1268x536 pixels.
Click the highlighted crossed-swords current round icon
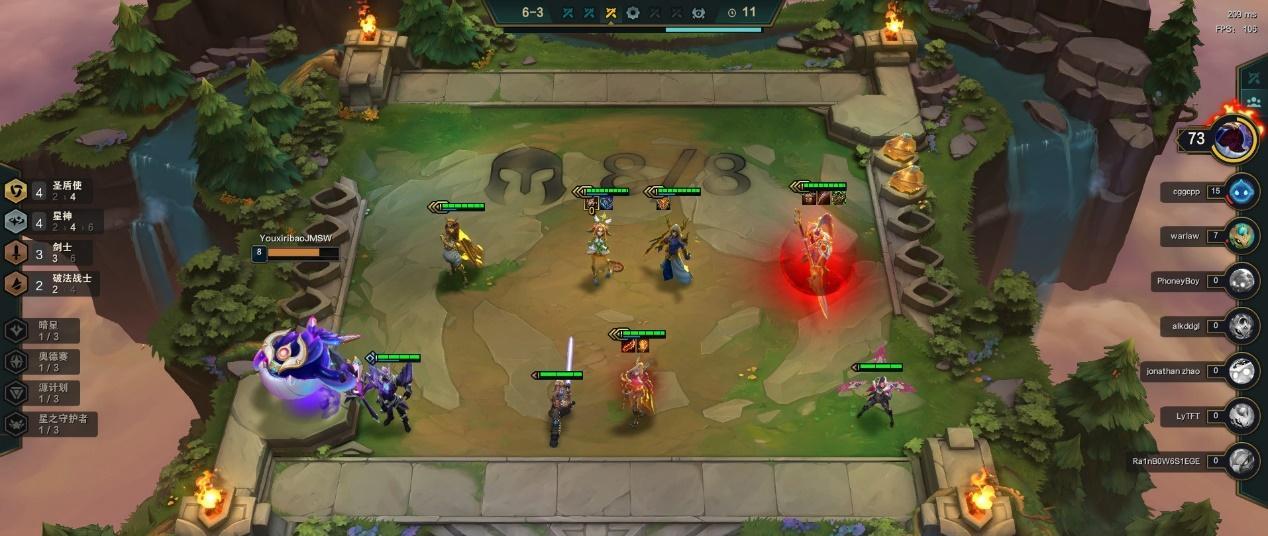coord(610,13)
